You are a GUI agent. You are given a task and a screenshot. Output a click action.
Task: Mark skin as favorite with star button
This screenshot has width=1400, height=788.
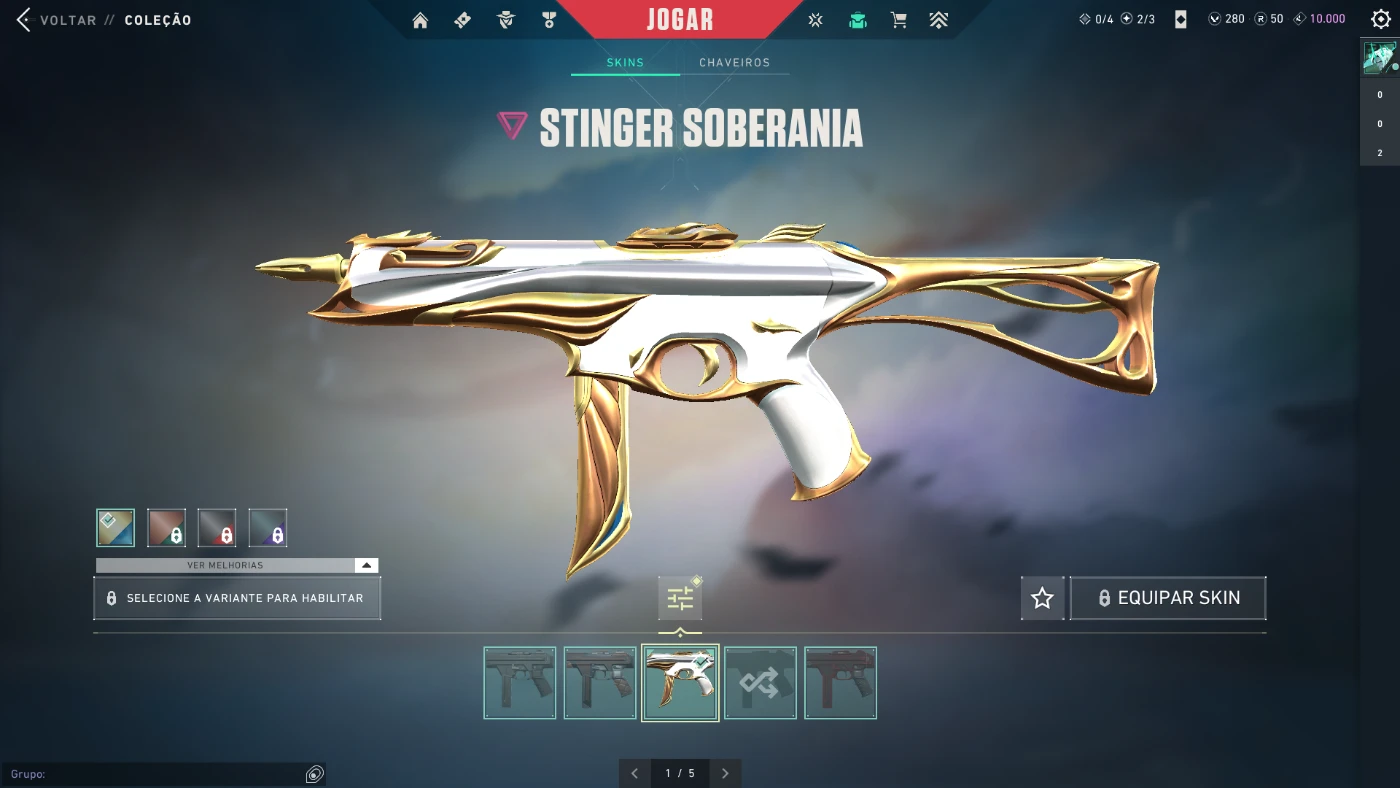coord(1042,598)
